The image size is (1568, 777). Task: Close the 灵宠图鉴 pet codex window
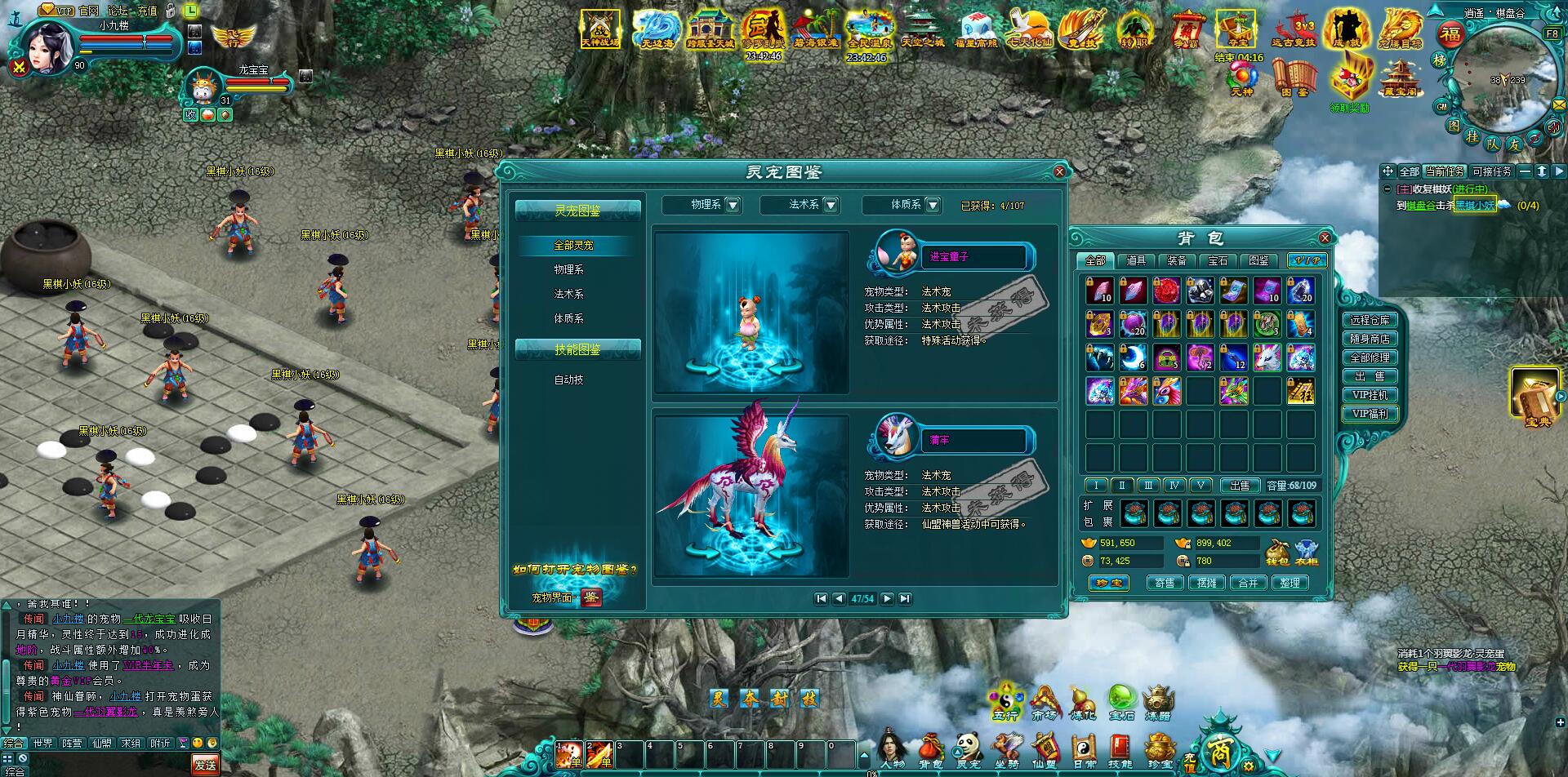coord(1059,171)
